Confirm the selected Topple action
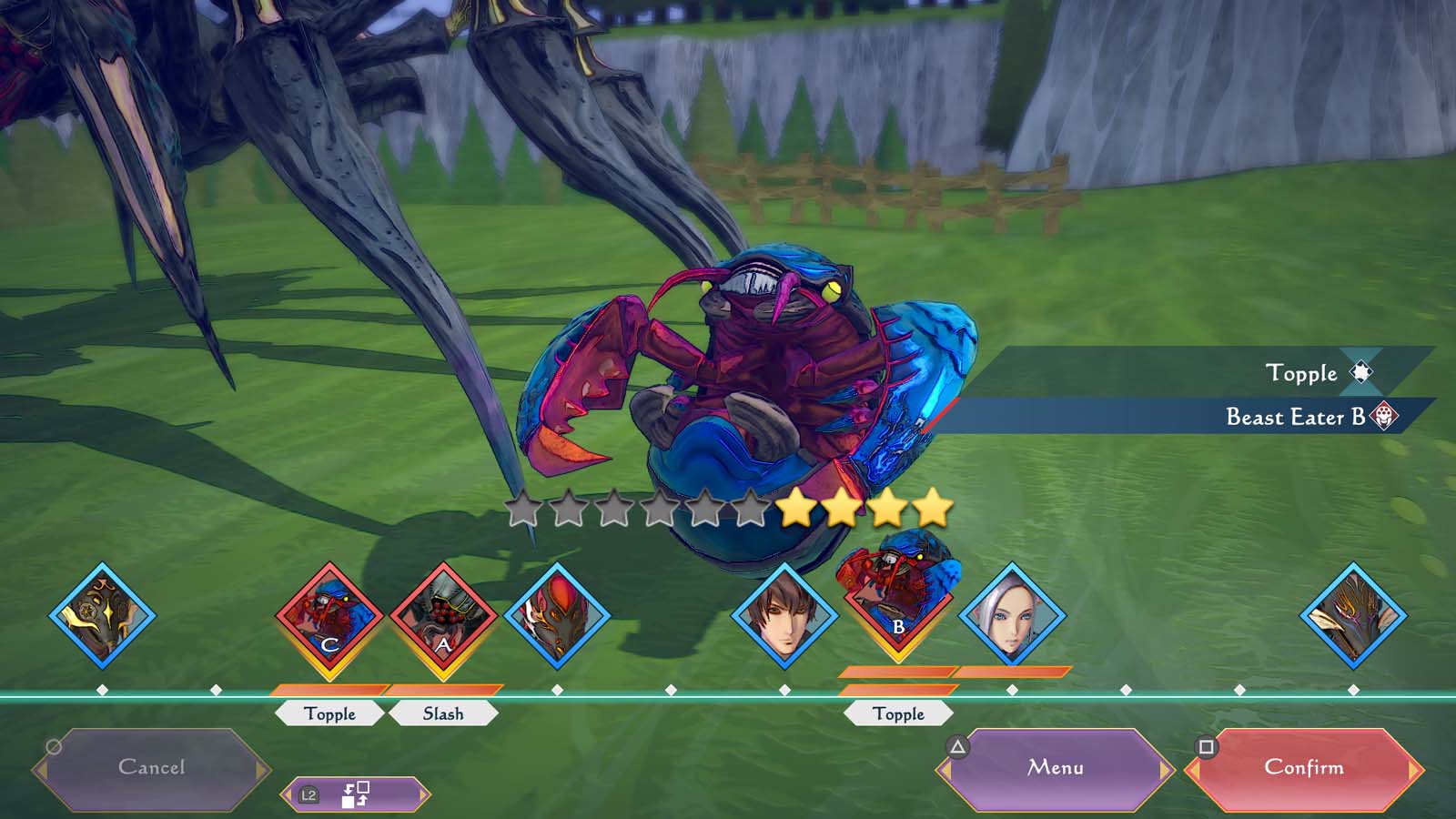1456x819 pixels. pos(1303,768)
